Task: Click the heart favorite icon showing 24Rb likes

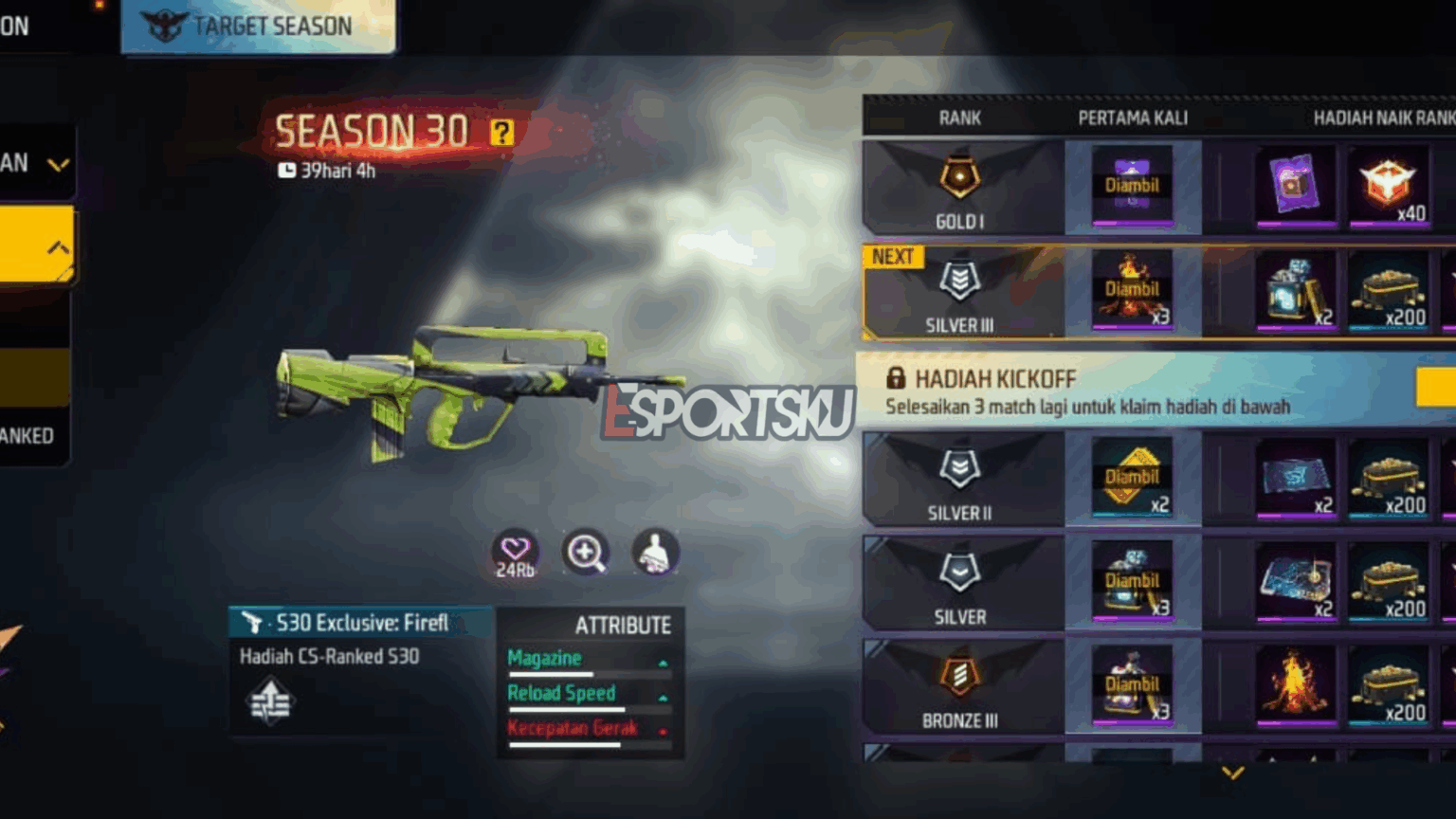Action: click(x=513, y=554)
